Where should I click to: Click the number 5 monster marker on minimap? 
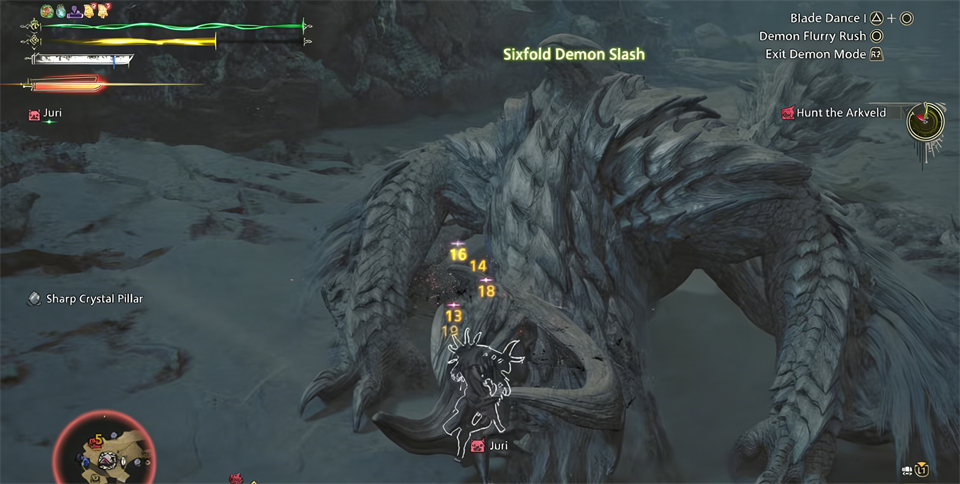pos(98,439)
